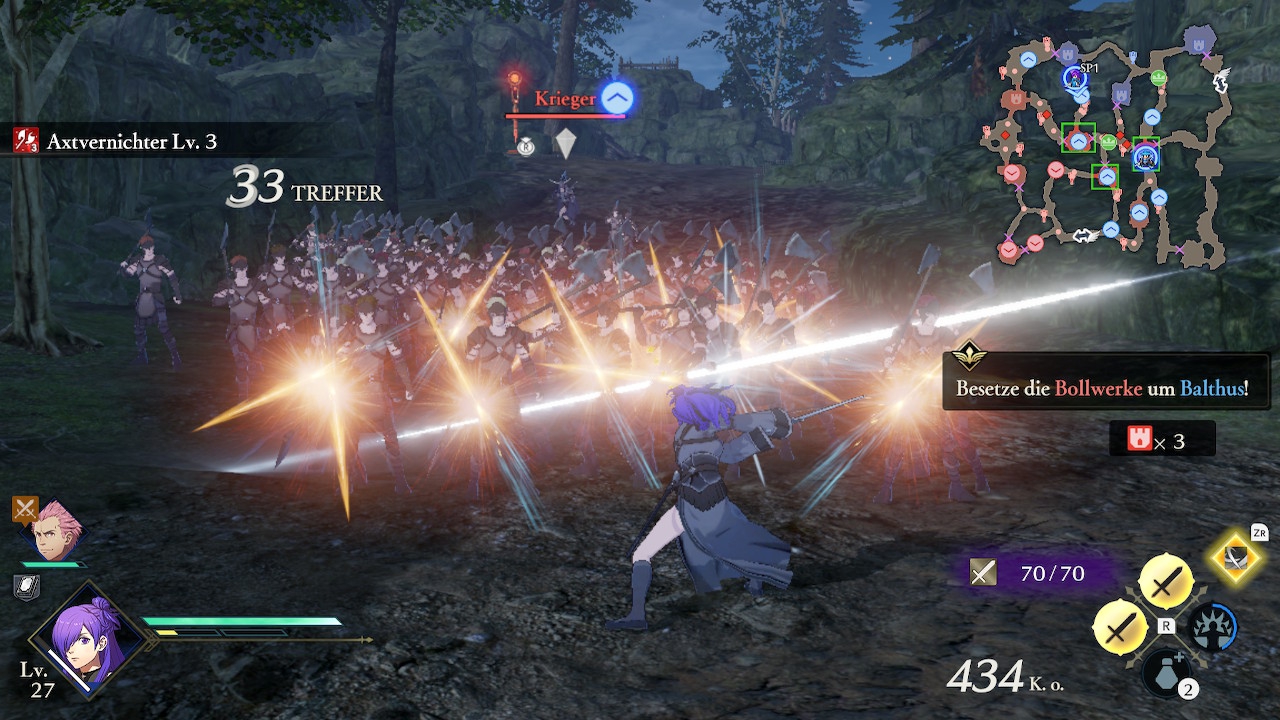The width and height of the screenshot is (1280, 720).
Task: Click the red stronghold counter icon
Action: [x=1140, y=439]
